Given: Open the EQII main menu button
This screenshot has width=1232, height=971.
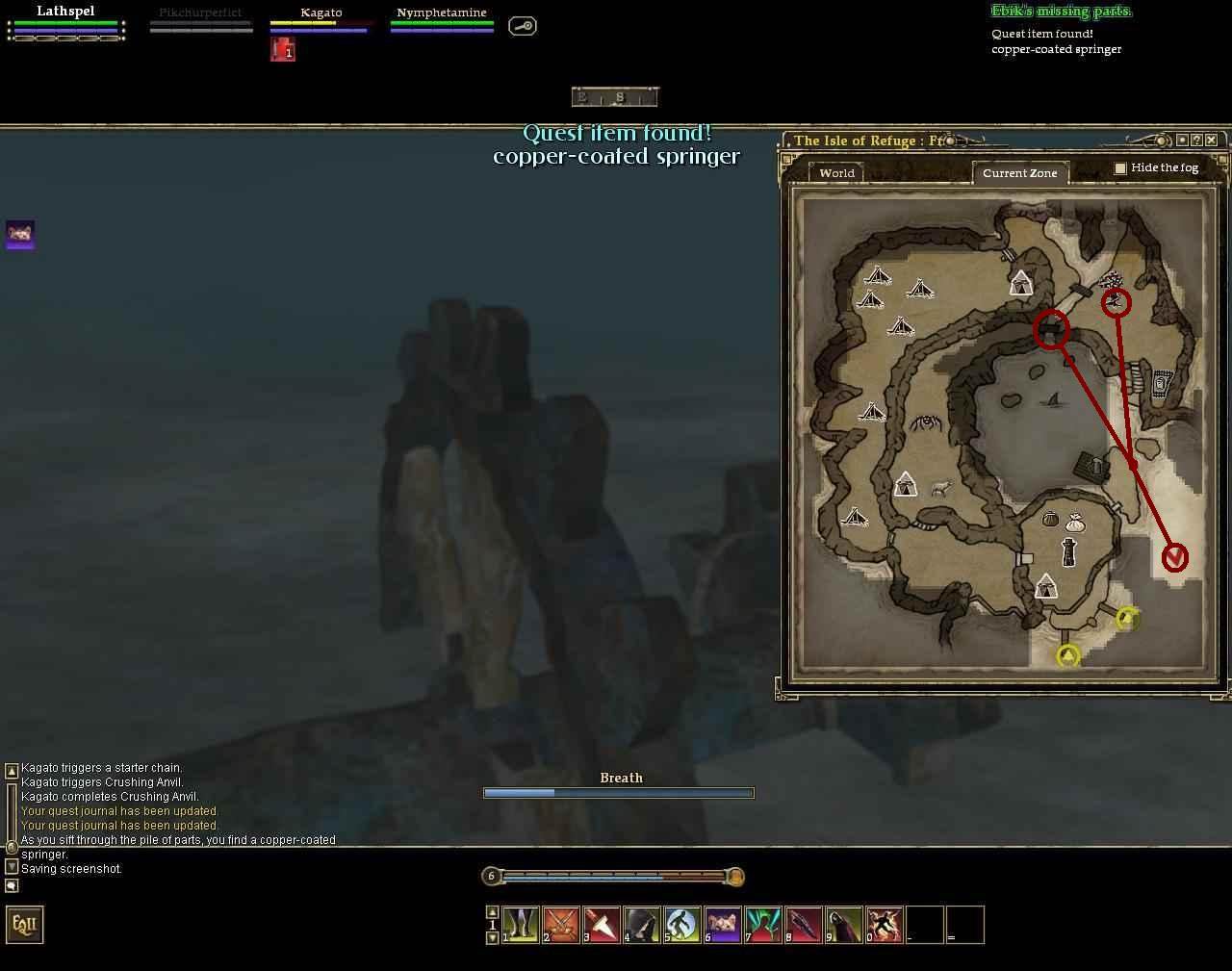Looking at the screenshot, I should click(x=25, y=925).
